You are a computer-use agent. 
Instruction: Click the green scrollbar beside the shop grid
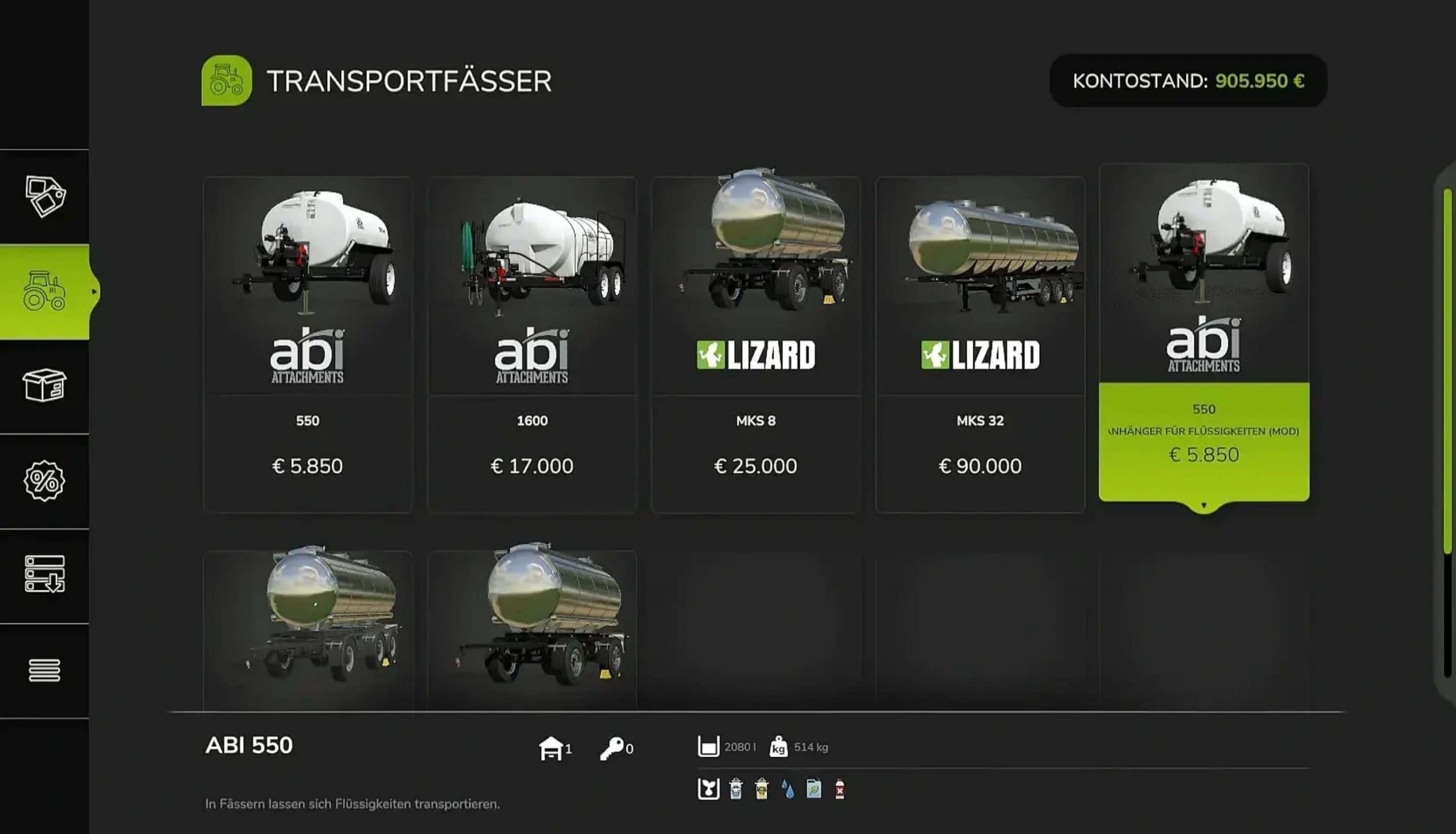[x=1447, y=371]
